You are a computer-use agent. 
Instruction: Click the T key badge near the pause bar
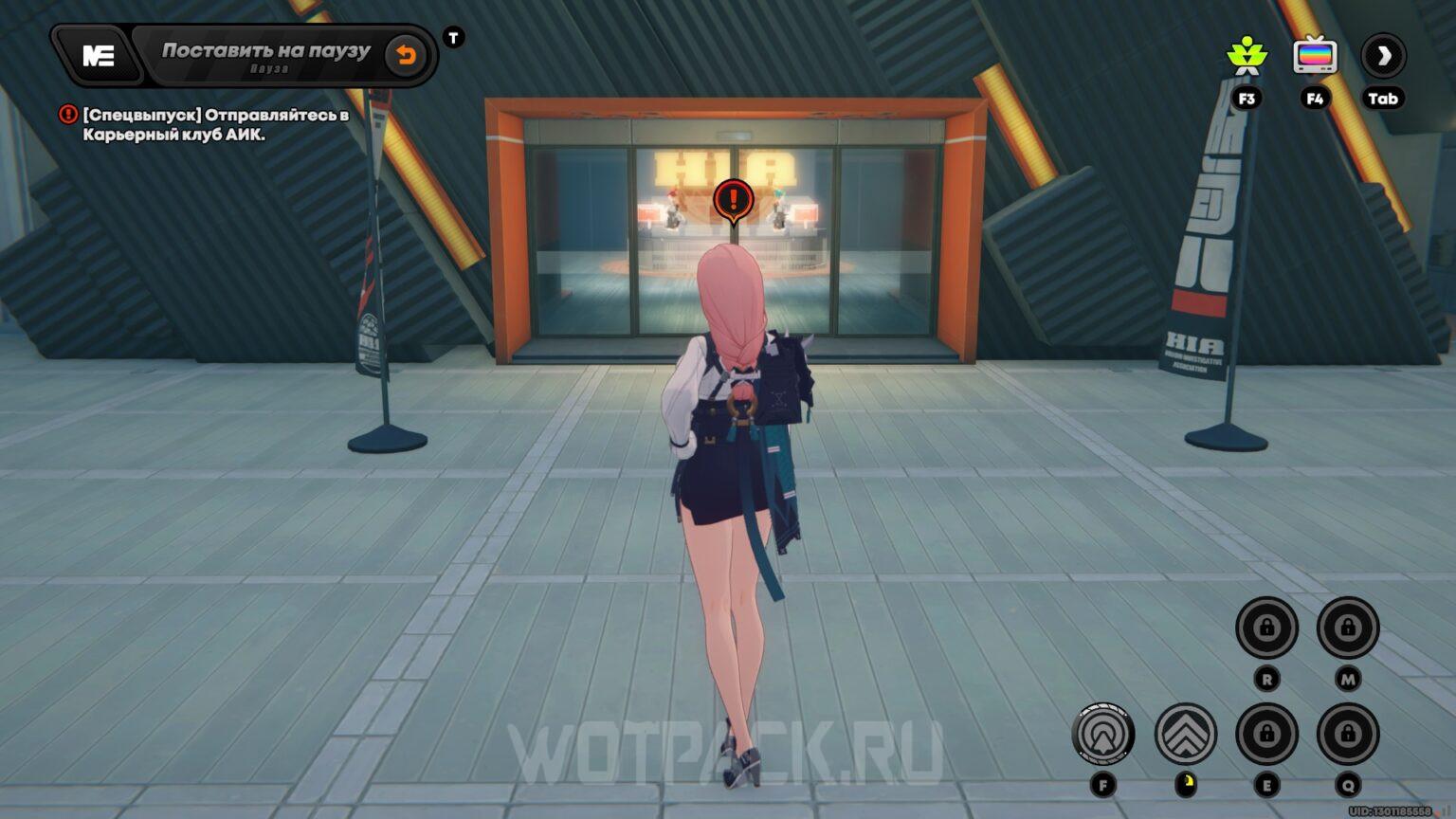pyautogui.click(x=453, y=38)
